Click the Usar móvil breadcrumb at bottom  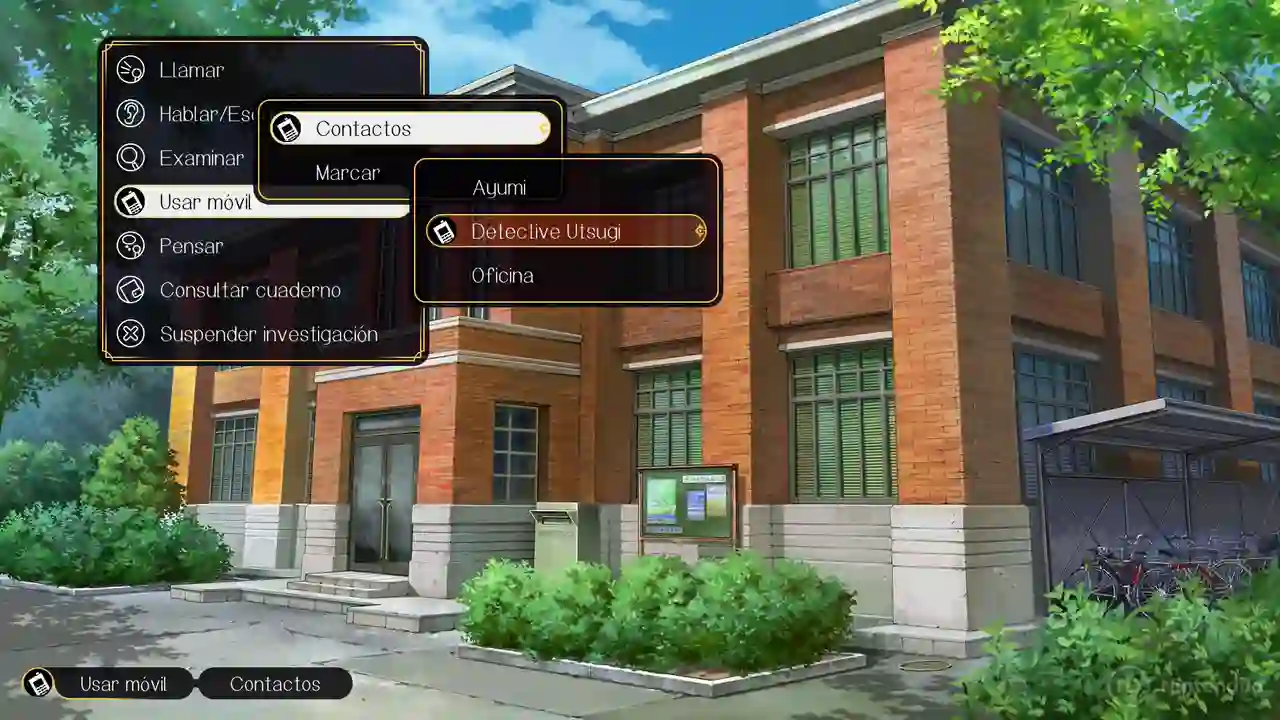pyautogui.click(x=122, y=684)
